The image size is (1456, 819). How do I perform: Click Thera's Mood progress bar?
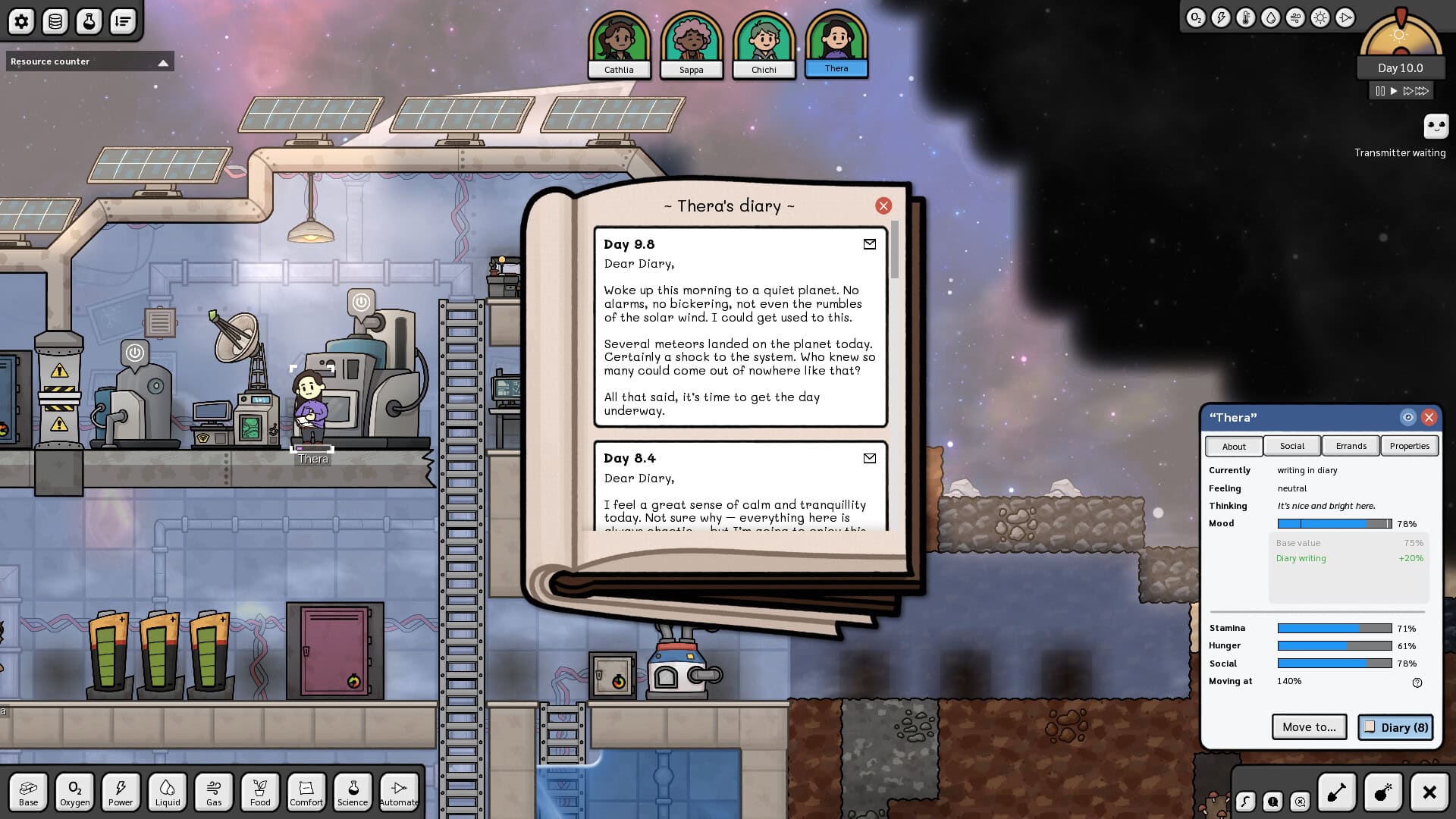1333,523
